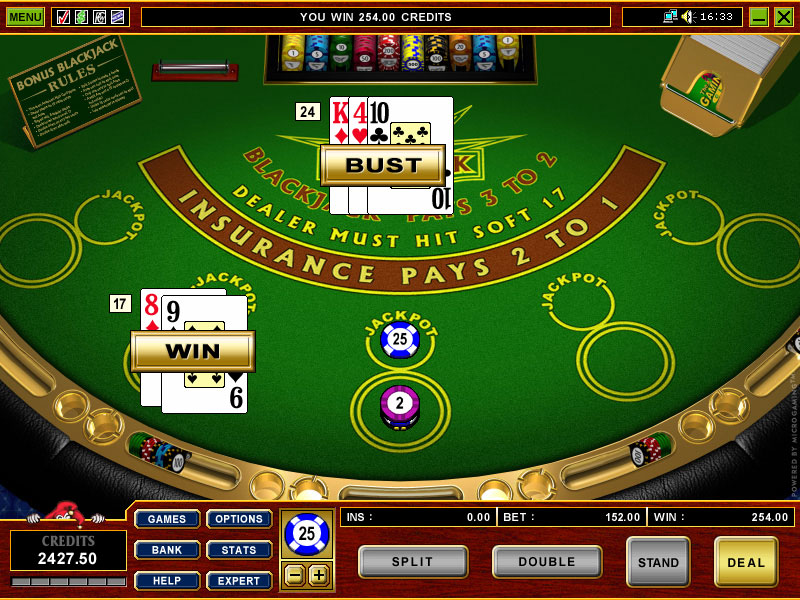Open the OPTIONS panel
The width and height of the screenshot is (800, 600).
point(239,519)
